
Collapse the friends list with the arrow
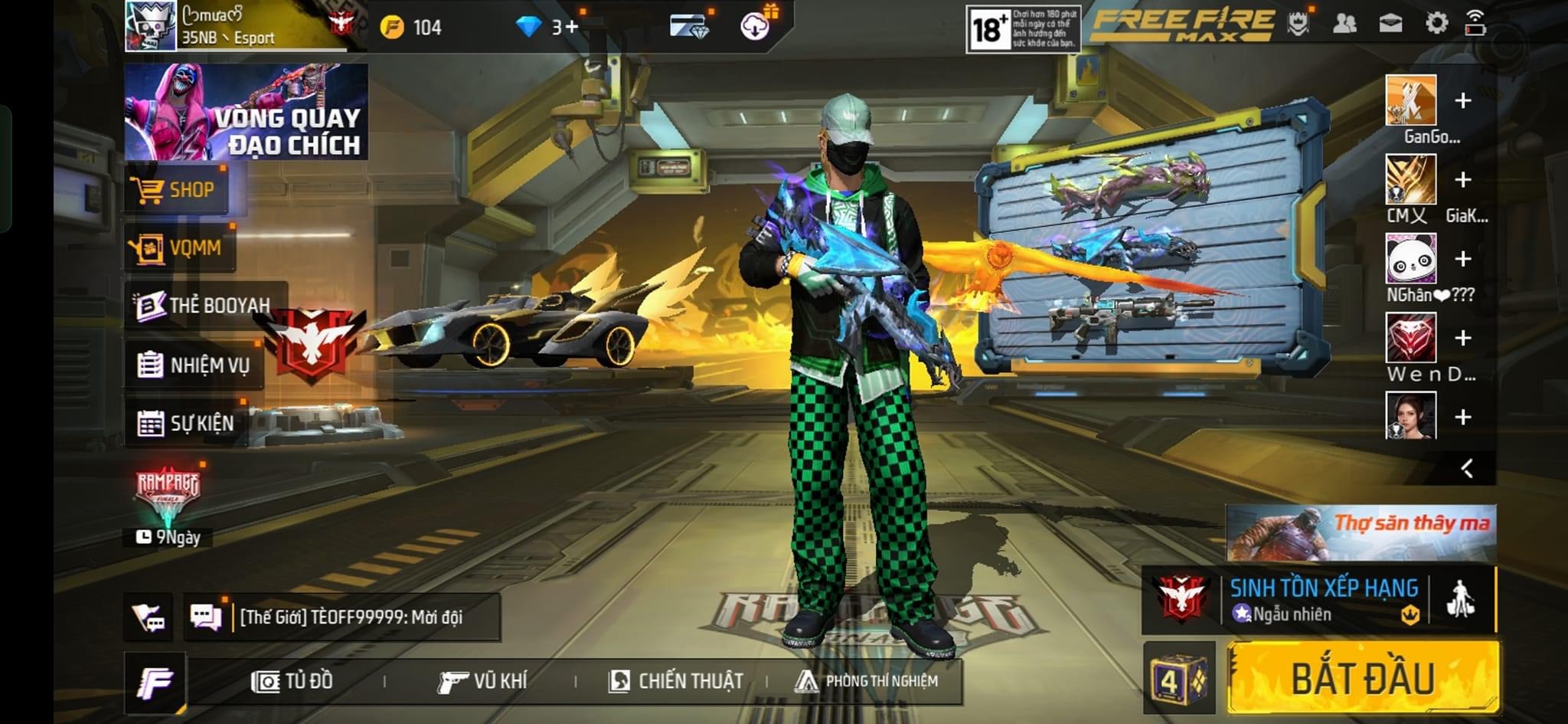point(1466,468)
